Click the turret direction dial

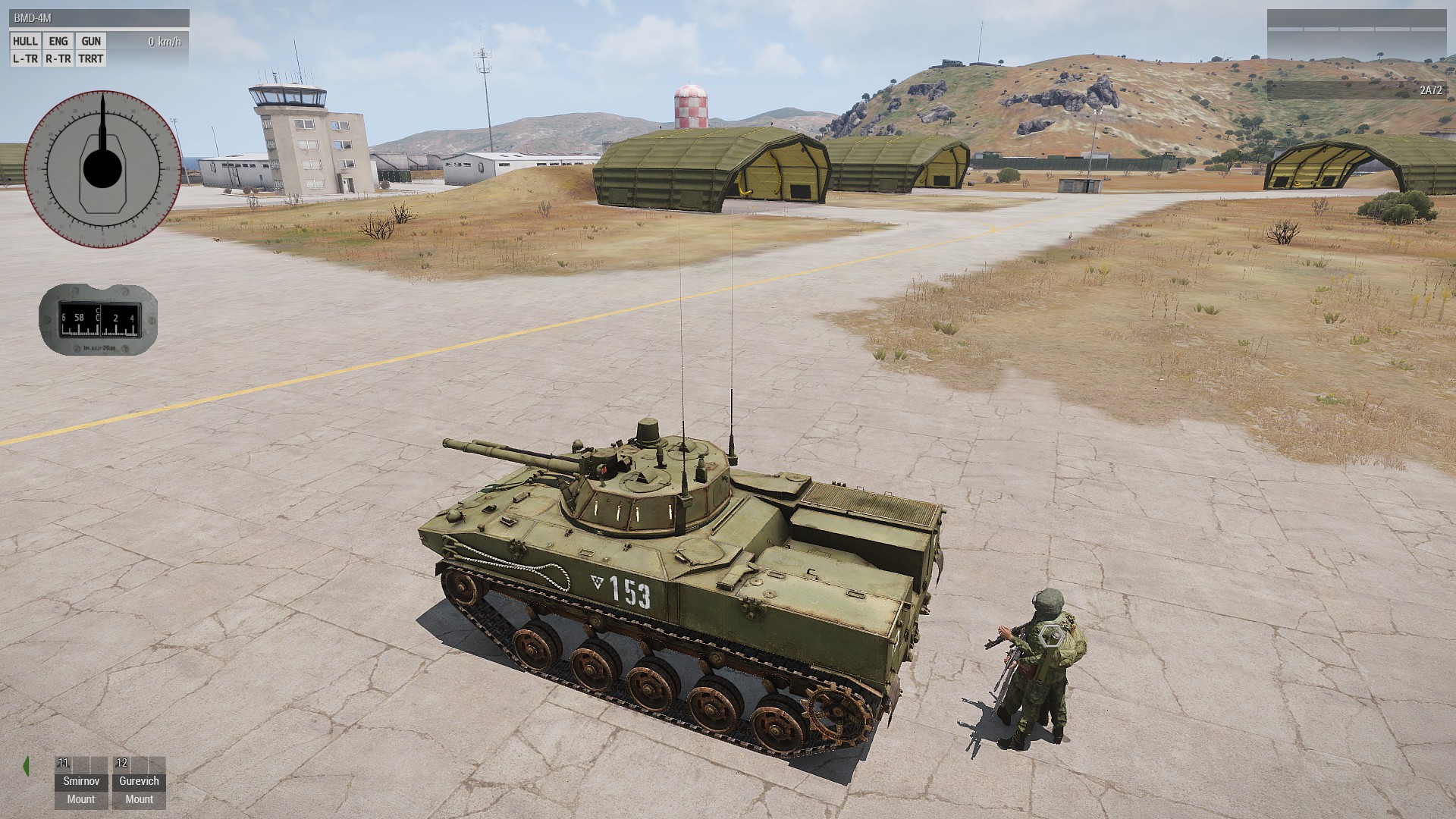[x=102, y=168]
